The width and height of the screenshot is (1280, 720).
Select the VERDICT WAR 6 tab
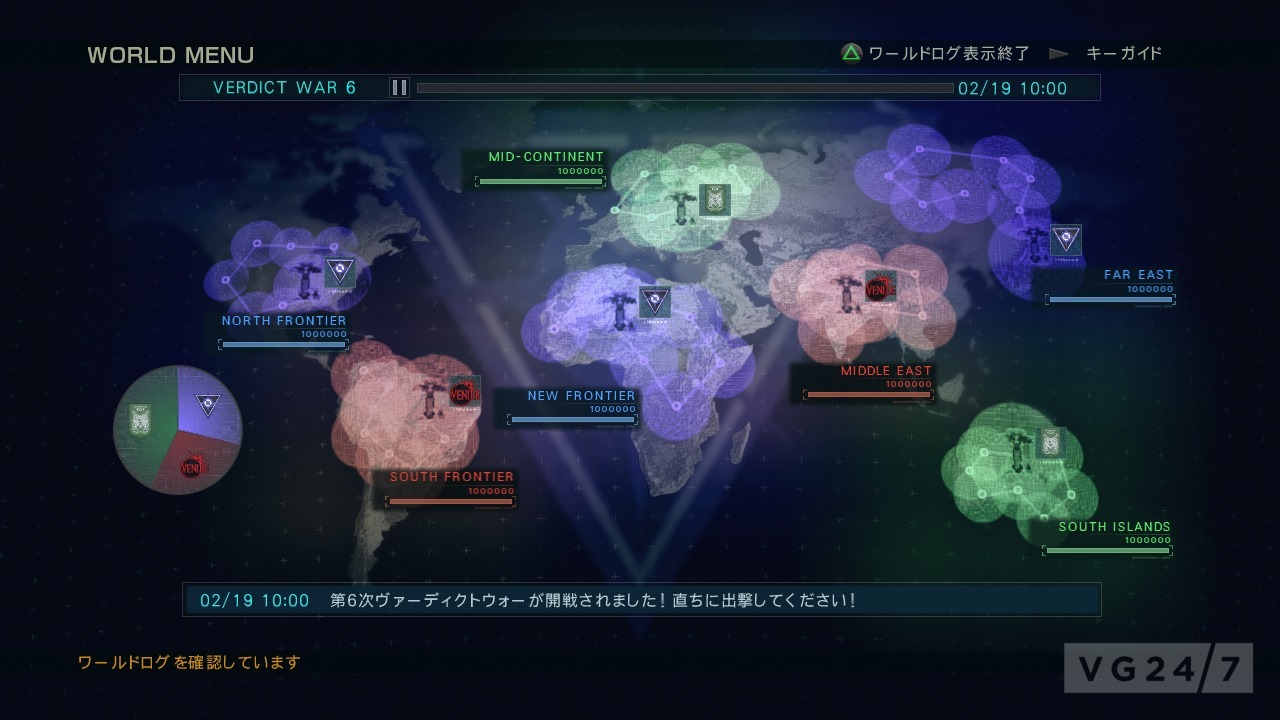285,88
